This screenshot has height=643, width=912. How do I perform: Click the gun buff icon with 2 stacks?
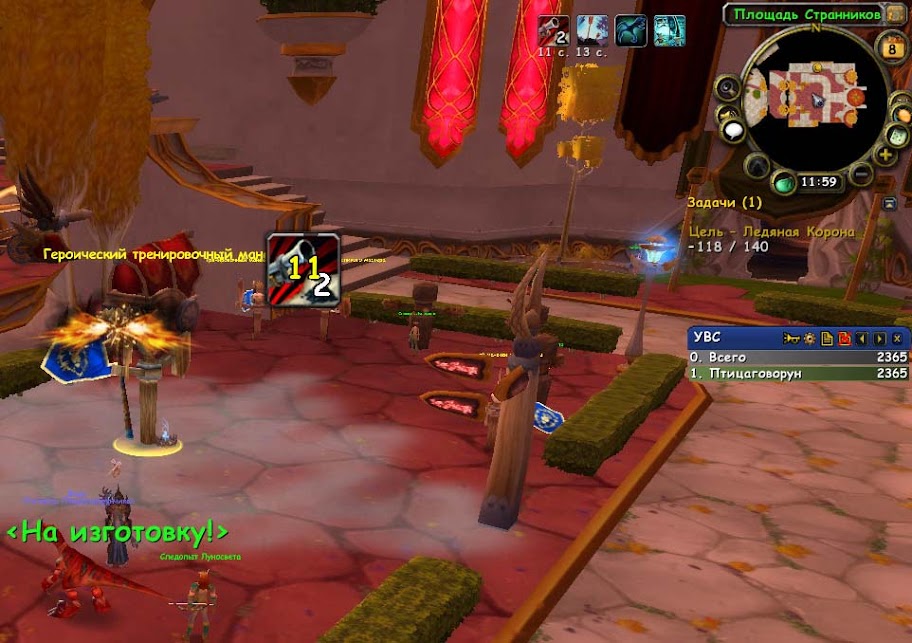point(553,30)
